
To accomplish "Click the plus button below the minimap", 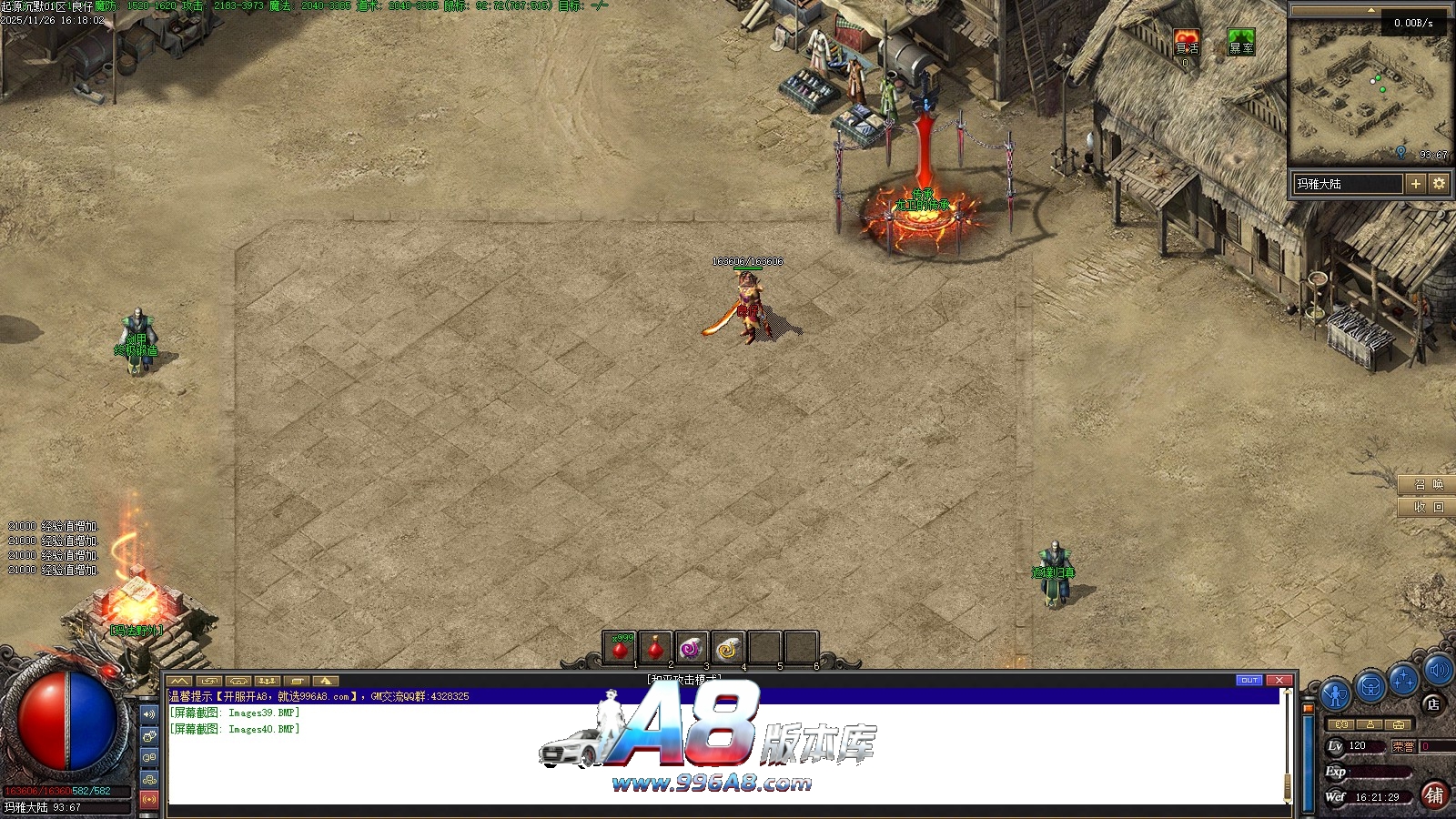I will (x=1415, y=184).
